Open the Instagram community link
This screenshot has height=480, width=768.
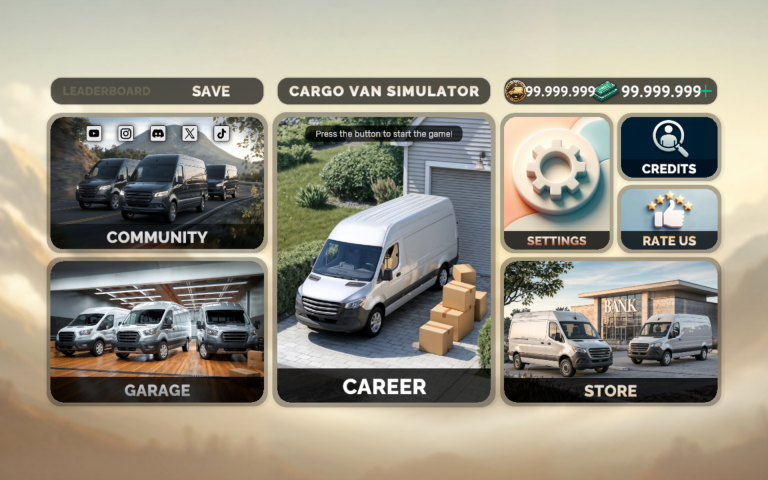tap(126, 133)
